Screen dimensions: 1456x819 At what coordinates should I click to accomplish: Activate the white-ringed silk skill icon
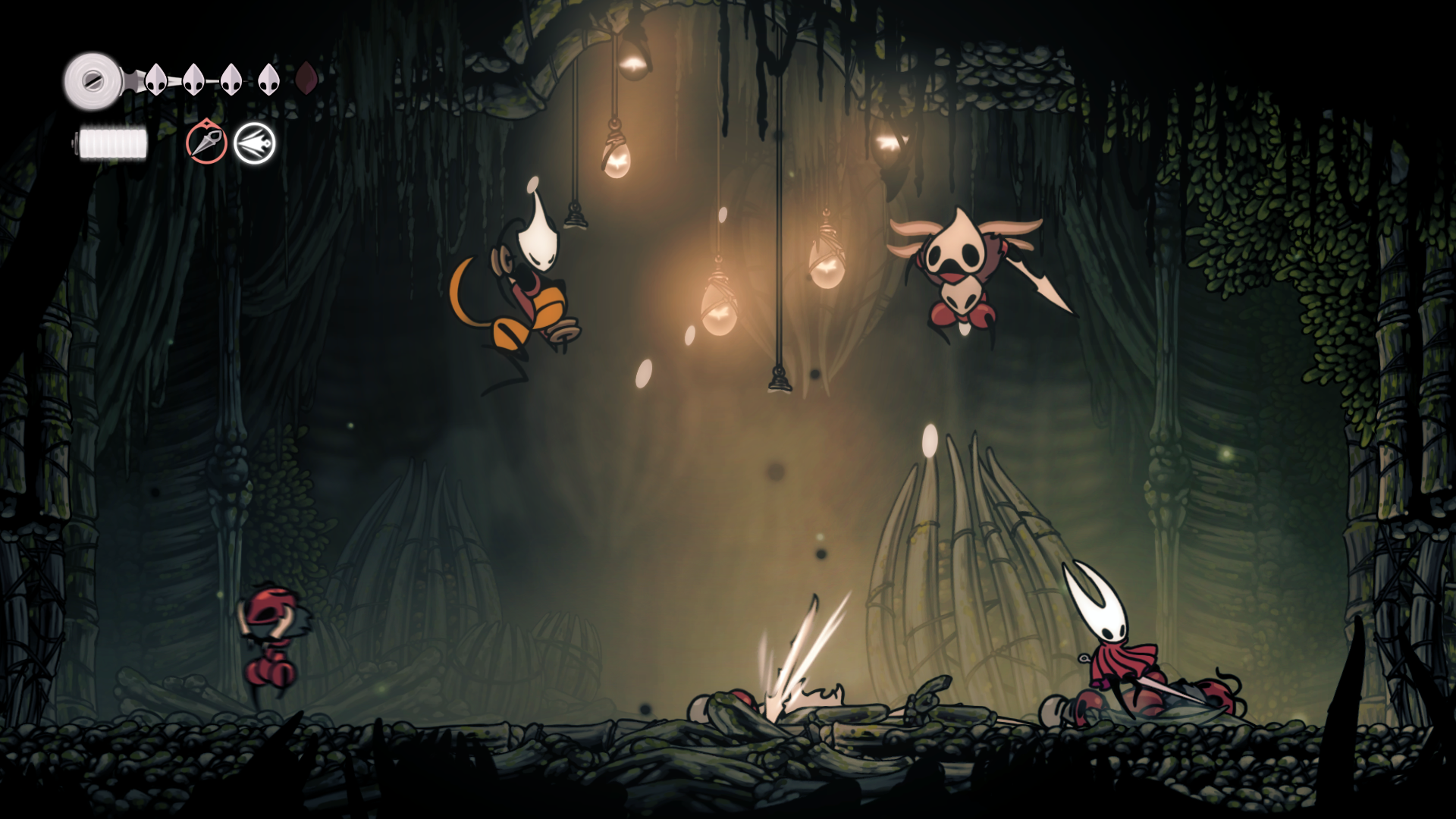click(x=255, y=143)
